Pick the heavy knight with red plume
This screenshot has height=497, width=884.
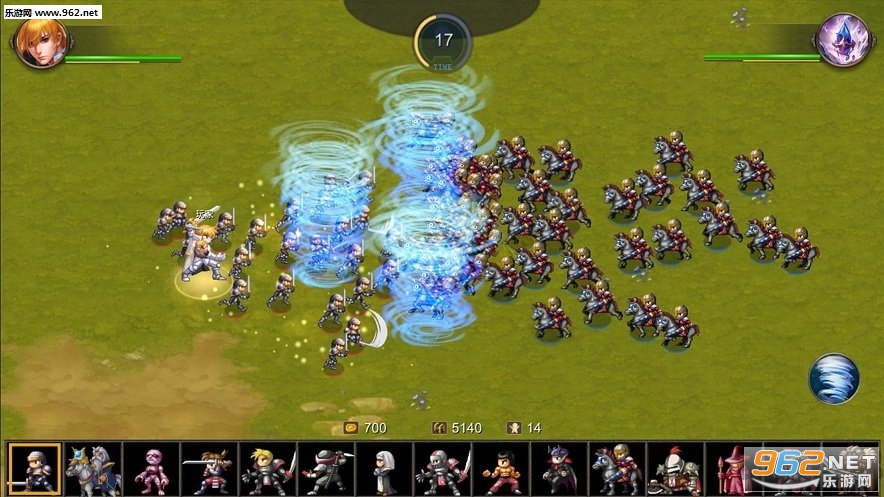(x=675, y=468)
